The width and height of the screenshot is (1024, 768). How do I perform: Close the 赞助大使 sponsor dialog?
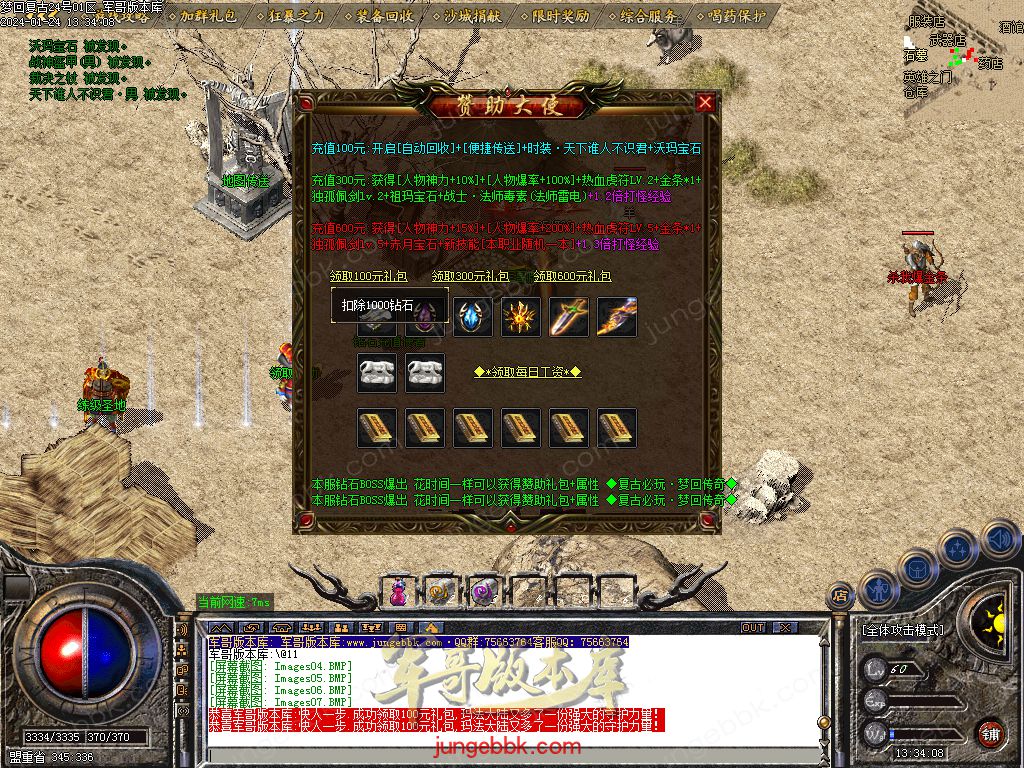click(705, 103)
